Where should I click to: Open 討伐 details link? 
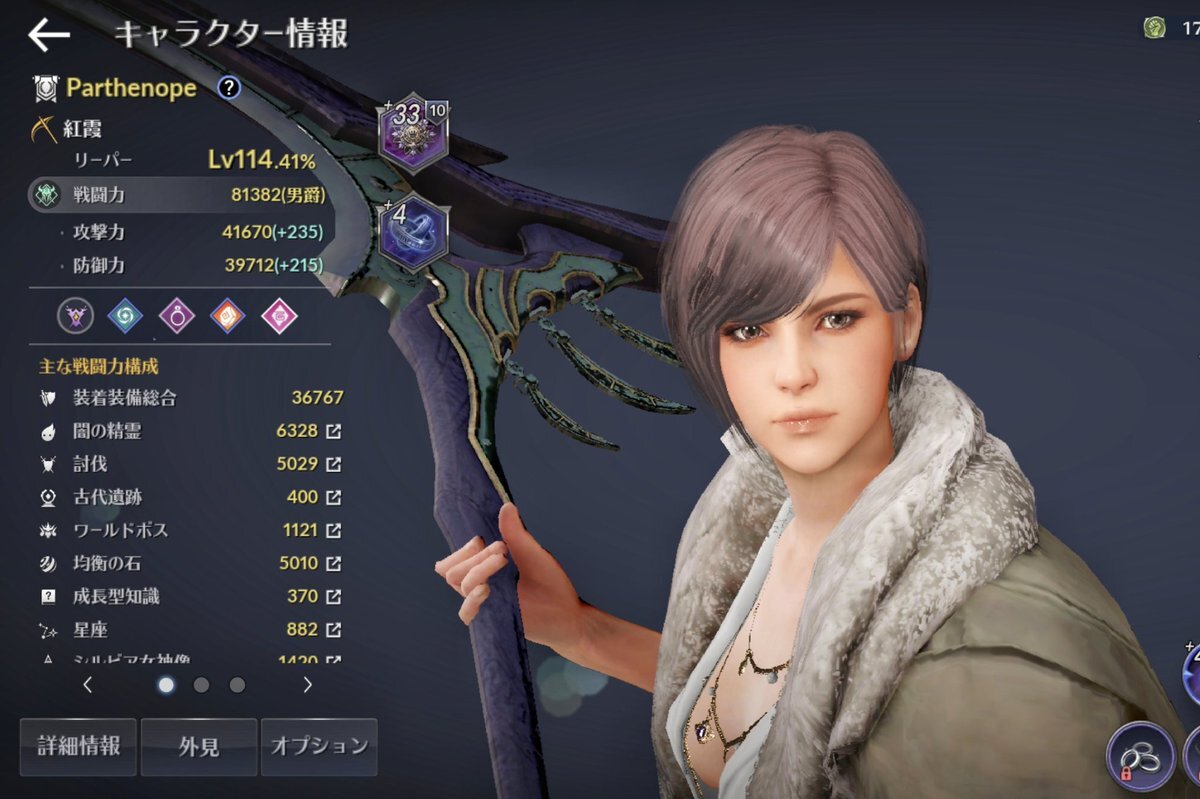334,464
